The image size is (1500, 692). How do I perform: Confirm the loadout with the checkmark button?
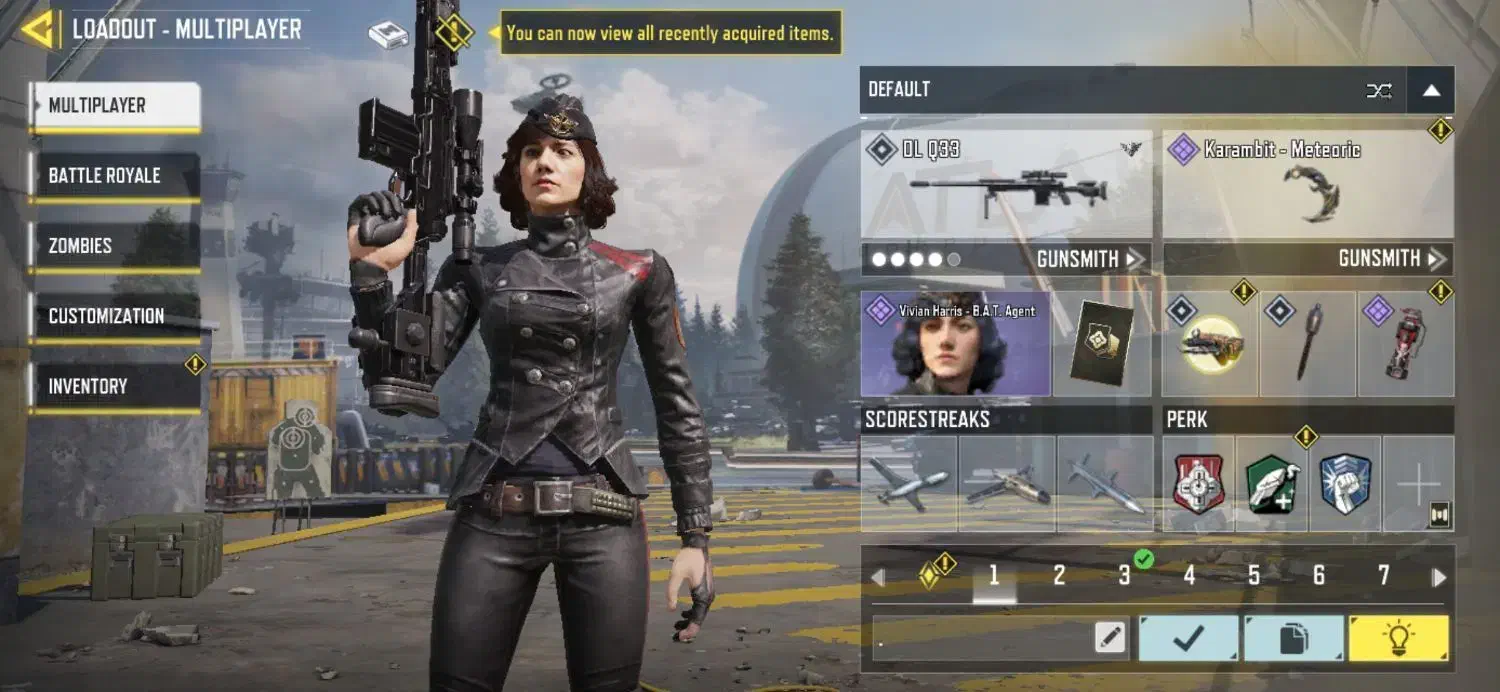(1189, 638)
